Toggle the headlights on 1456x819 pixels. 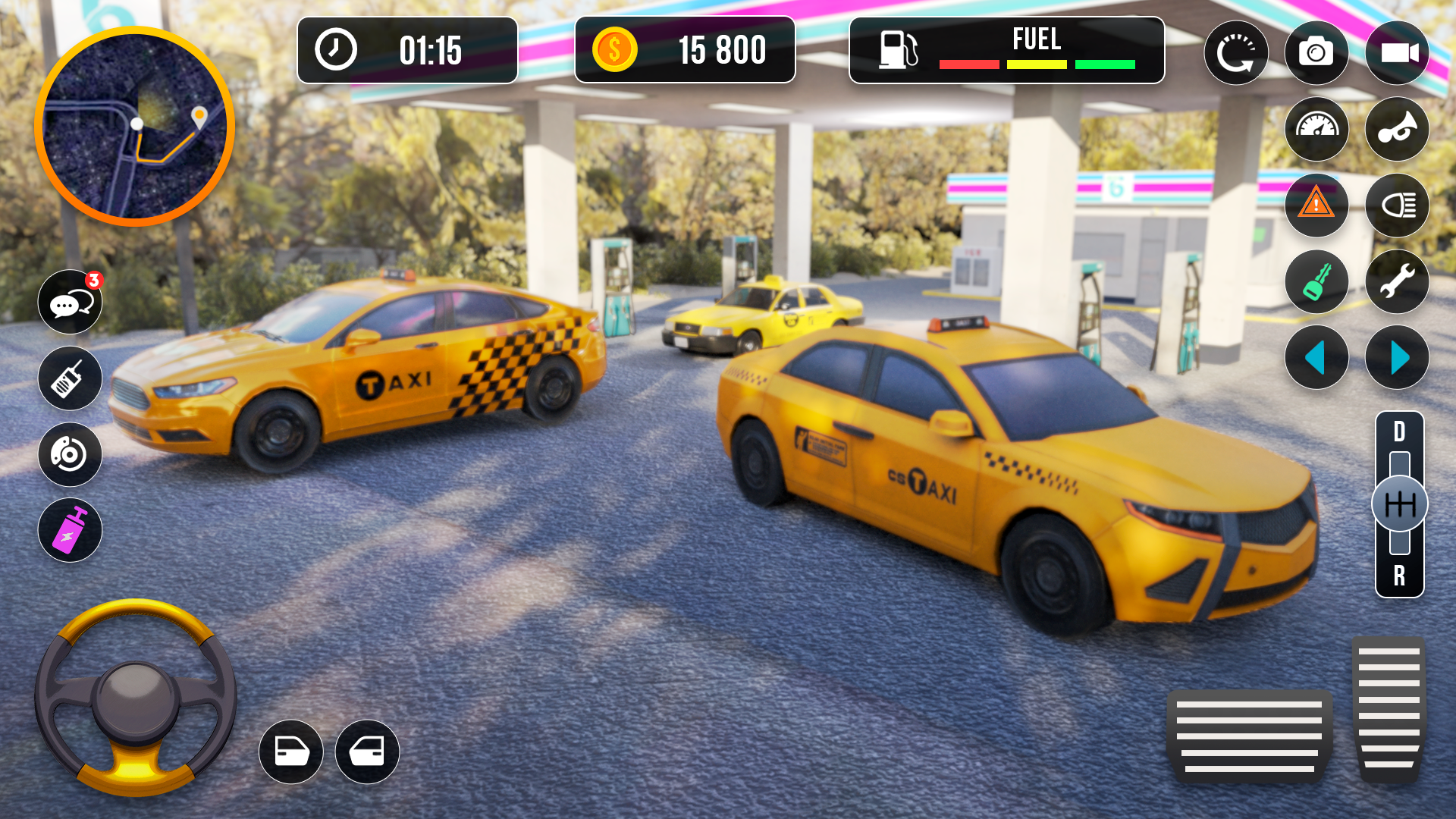click(1398, 206)
